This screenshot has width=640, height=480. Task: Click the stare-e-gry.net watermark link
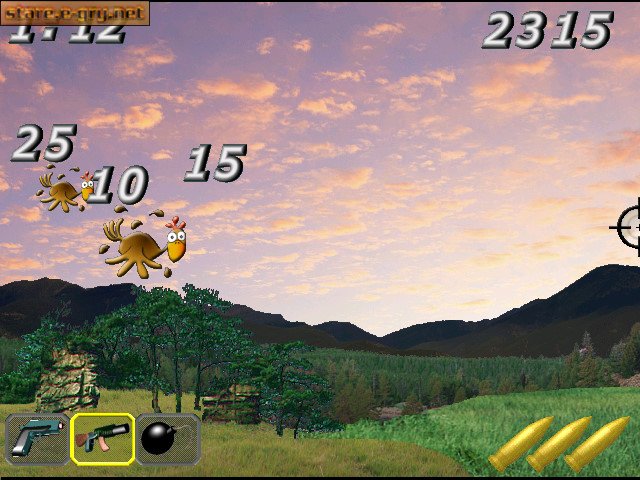pos(74,12)
